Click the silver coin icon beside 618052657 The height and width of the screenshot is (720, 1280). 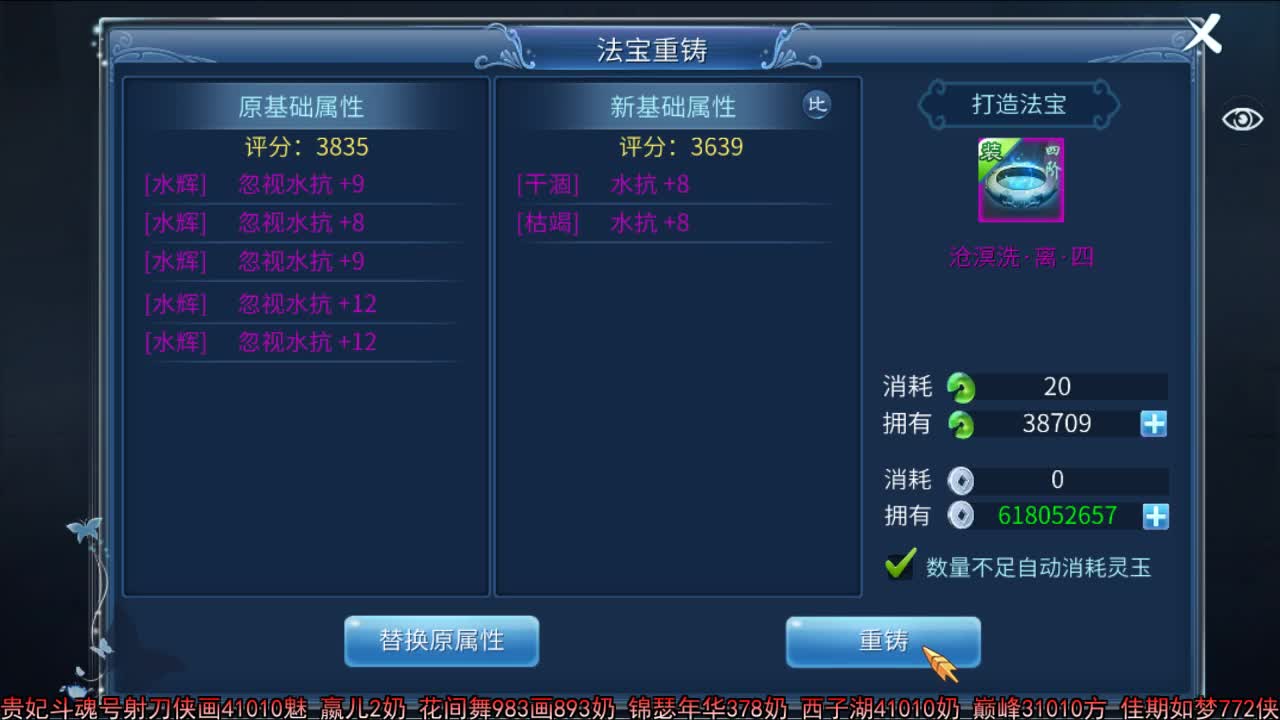(961, 517)
